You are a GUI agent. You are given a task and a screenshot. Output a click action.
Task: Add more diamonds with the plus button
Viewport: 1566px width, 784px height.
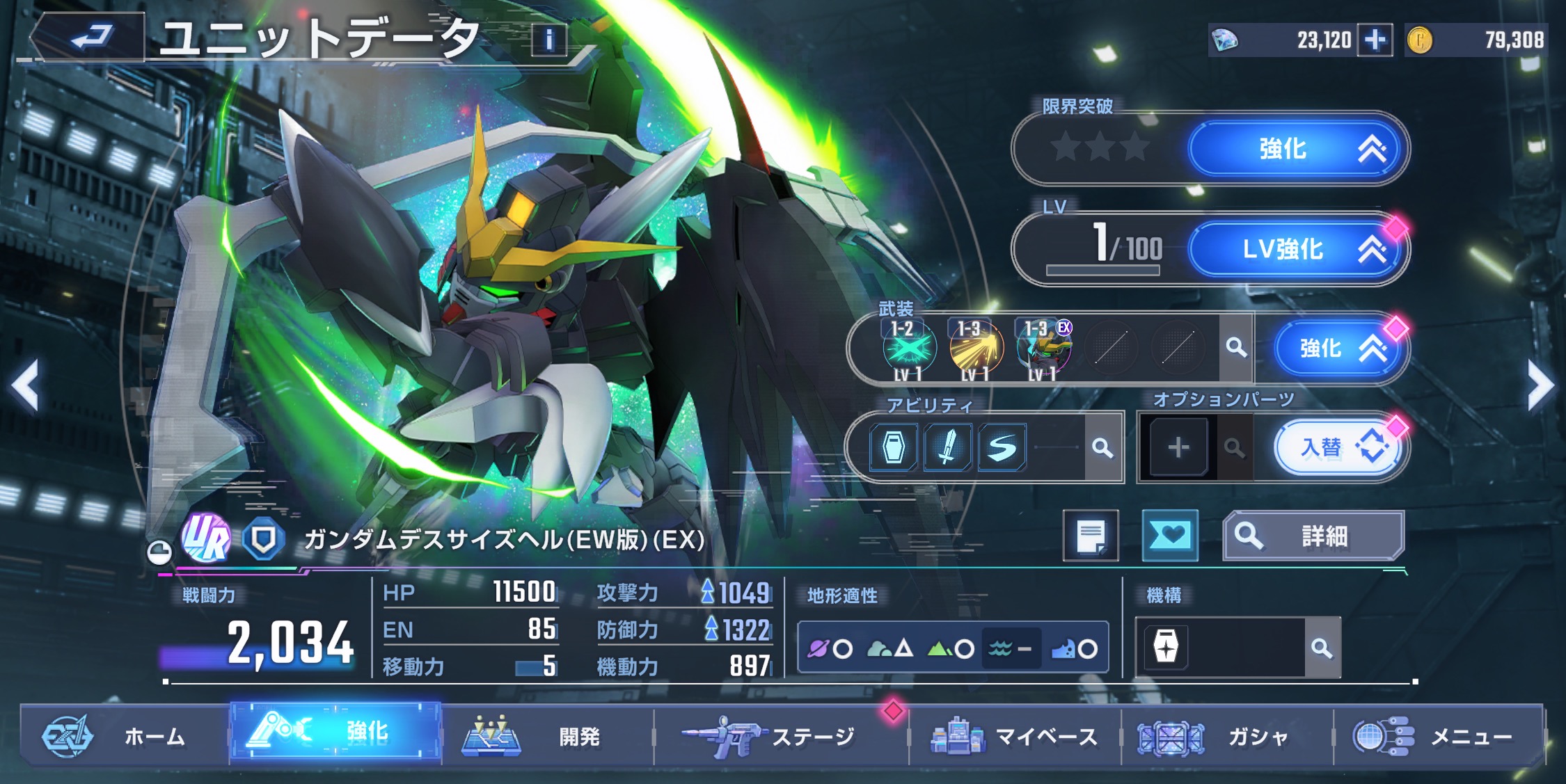pos(1375,40)
